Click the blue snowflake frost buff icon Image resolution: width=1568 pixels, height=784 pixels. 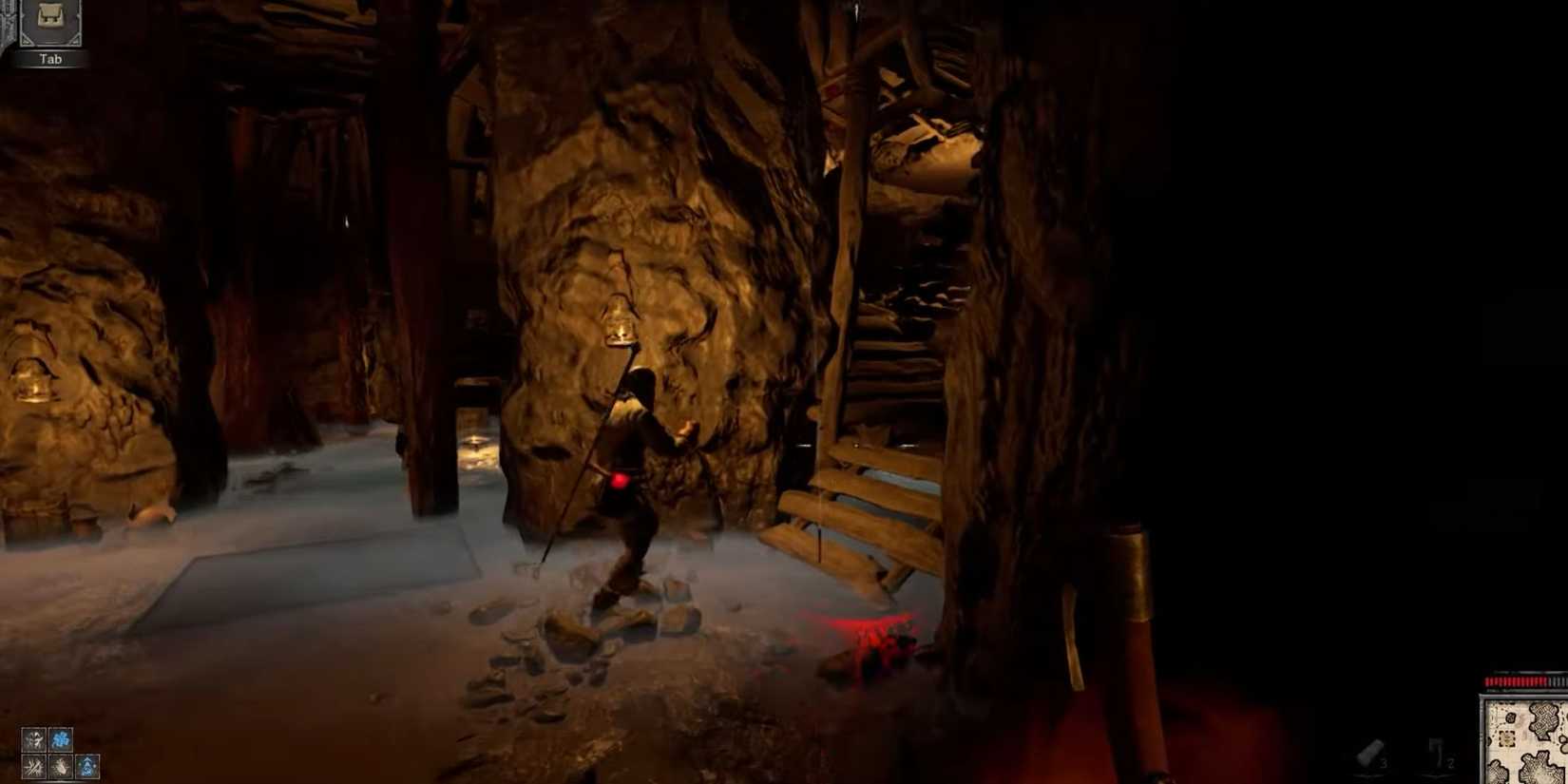(x=61, y=739)
